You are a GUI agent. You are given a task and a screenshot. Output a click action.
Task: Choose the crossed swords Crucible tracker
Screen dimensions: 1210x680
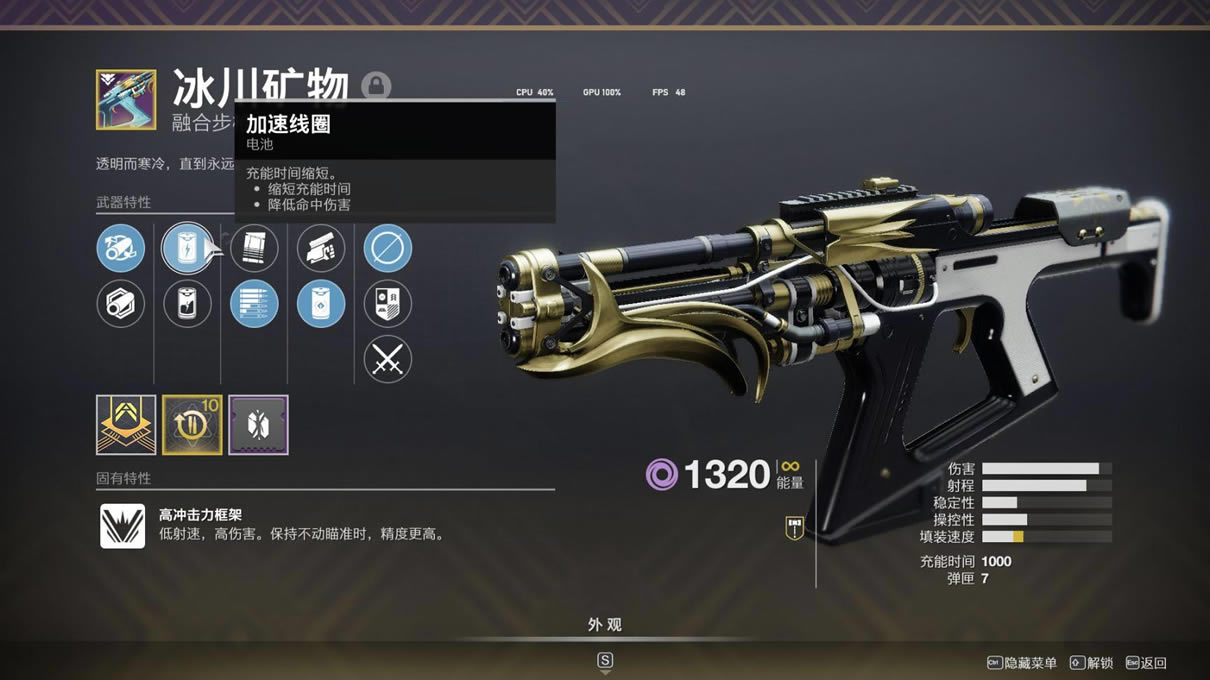pyautogui.click(x=388, y=360)
